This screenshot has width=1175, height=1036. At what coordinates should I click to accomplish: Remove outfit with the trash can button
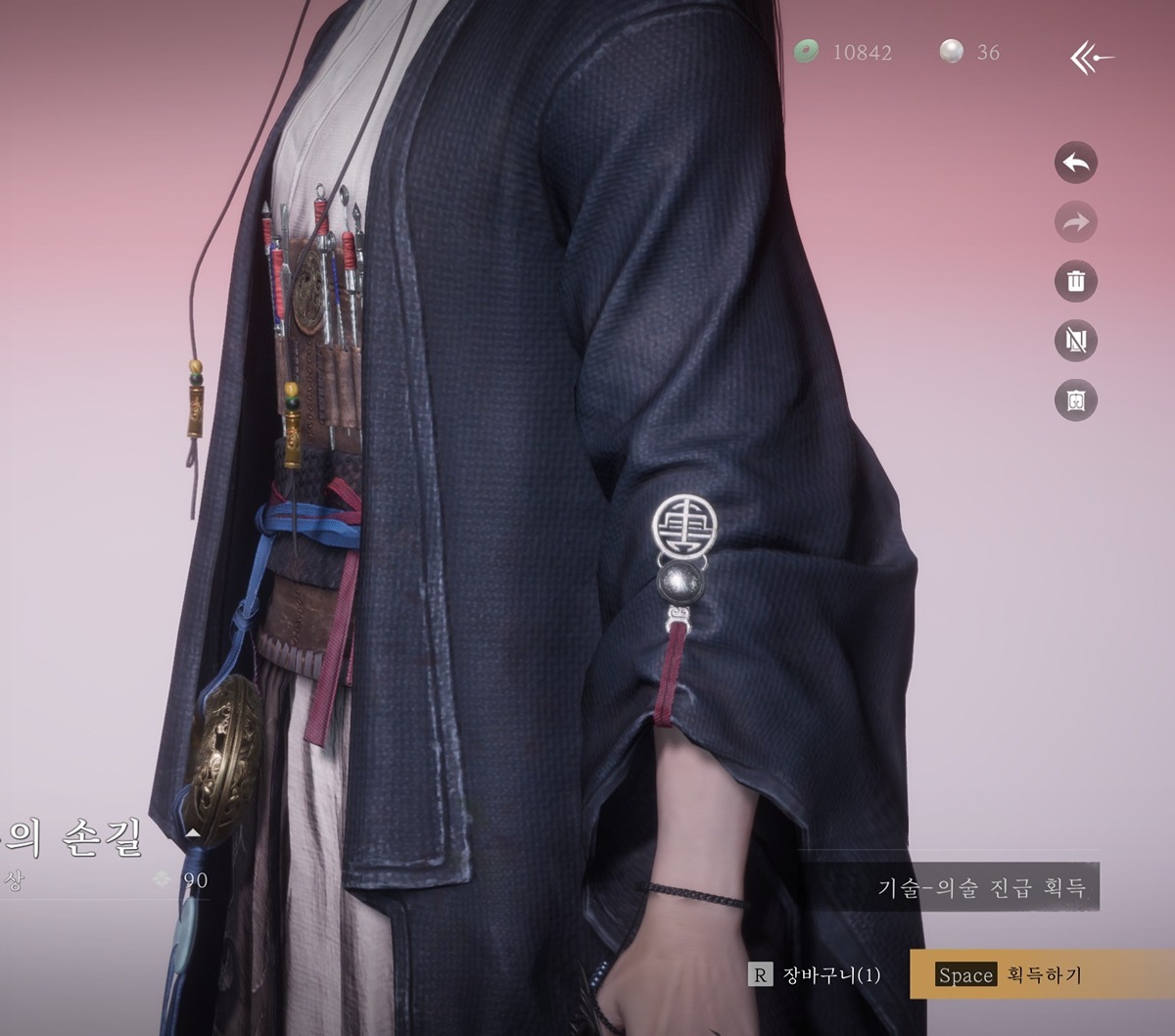click(1076, 282)
